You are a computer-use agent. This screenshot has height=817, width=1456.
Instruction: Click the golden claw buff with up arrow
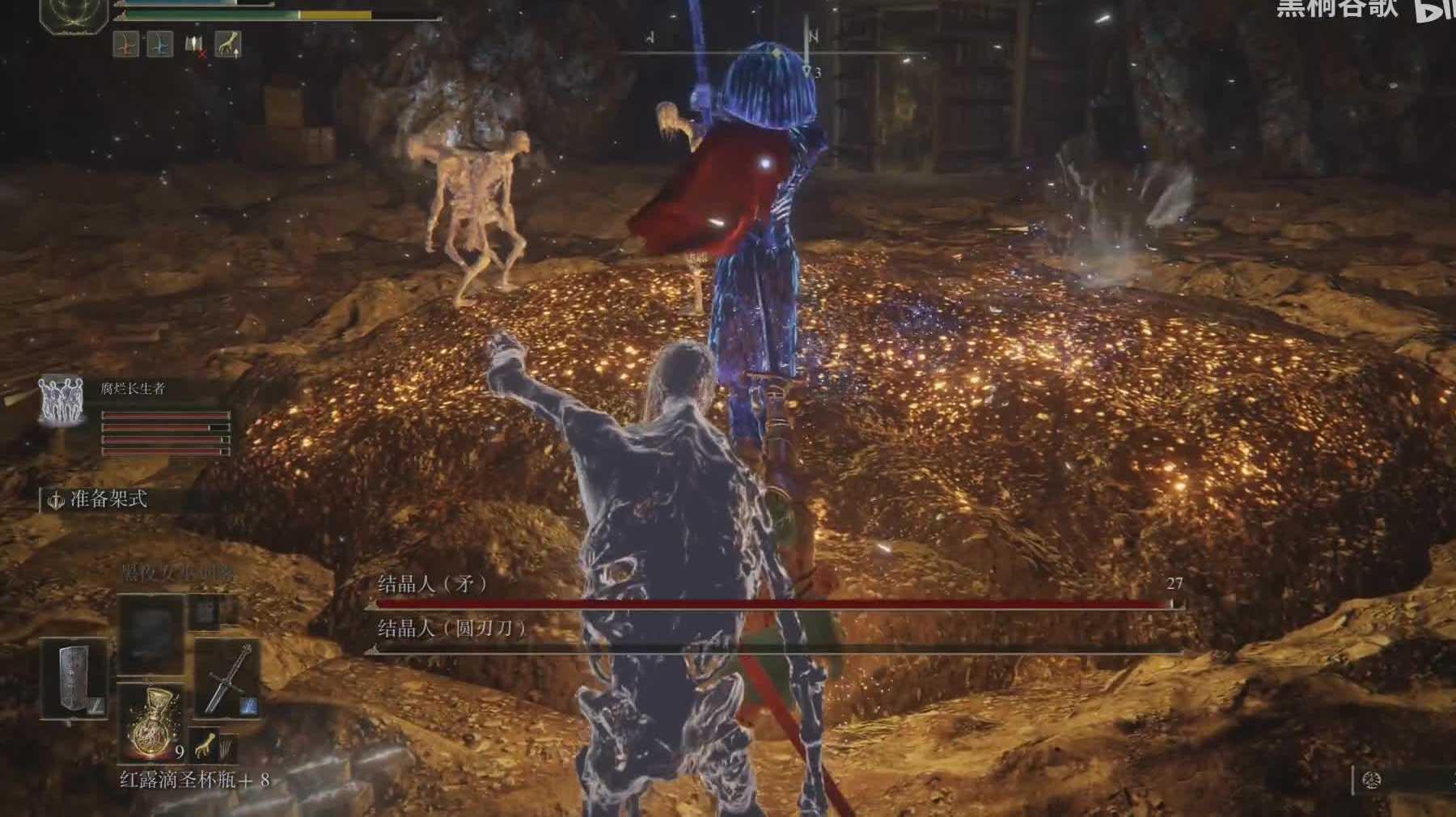click(228, 44)
